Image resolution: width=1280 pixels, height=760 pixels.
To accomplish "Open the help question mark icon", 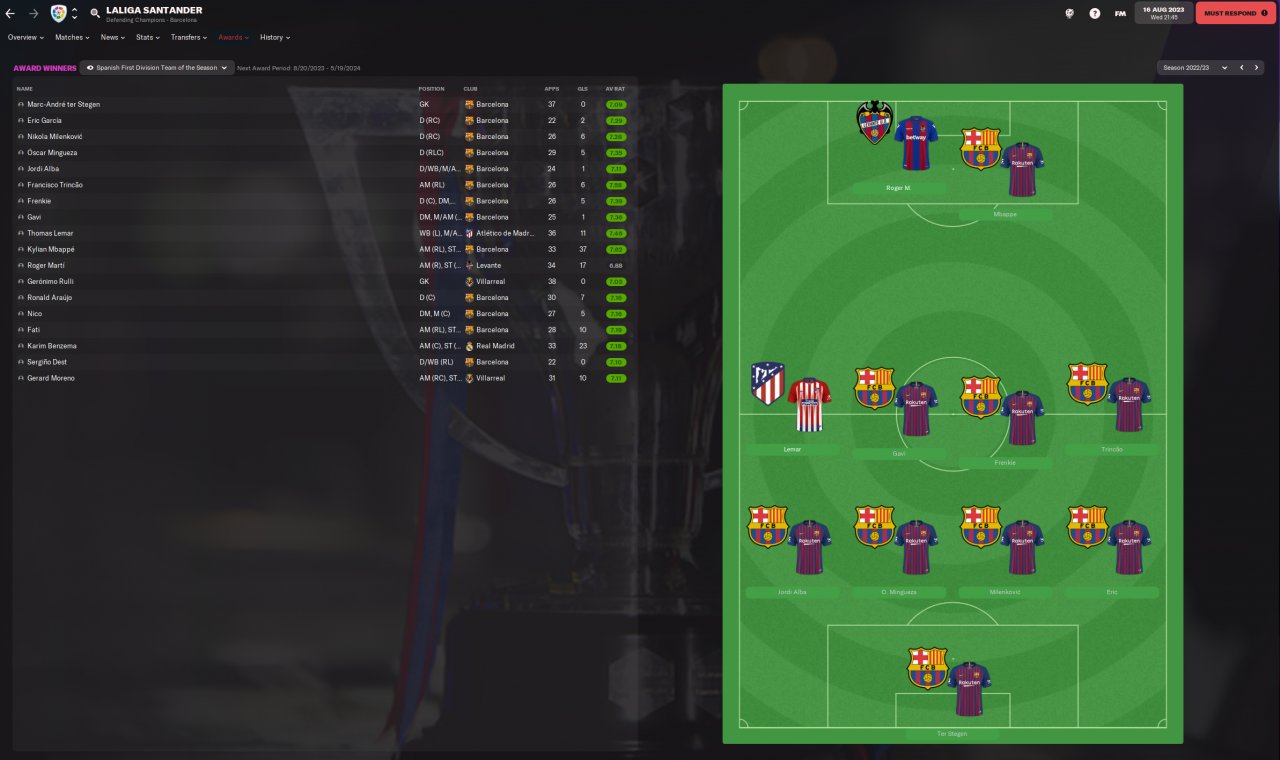I will click(1095, 13).
